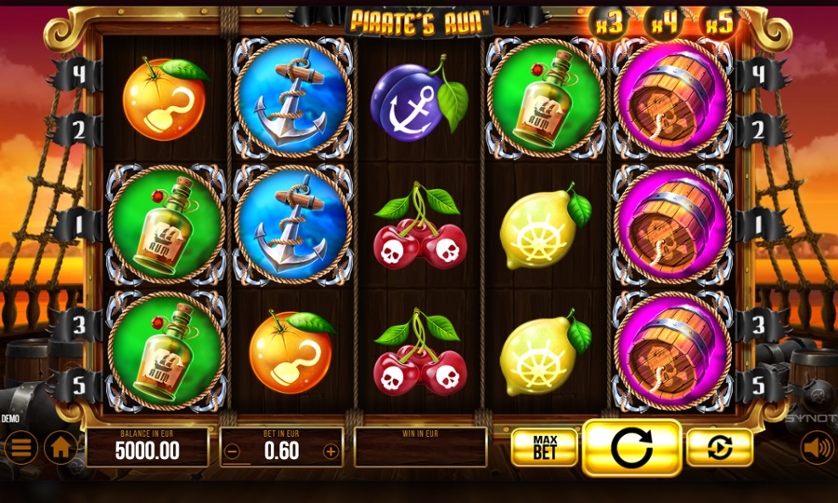Increase the bet with the plus button

click(331, 451)
